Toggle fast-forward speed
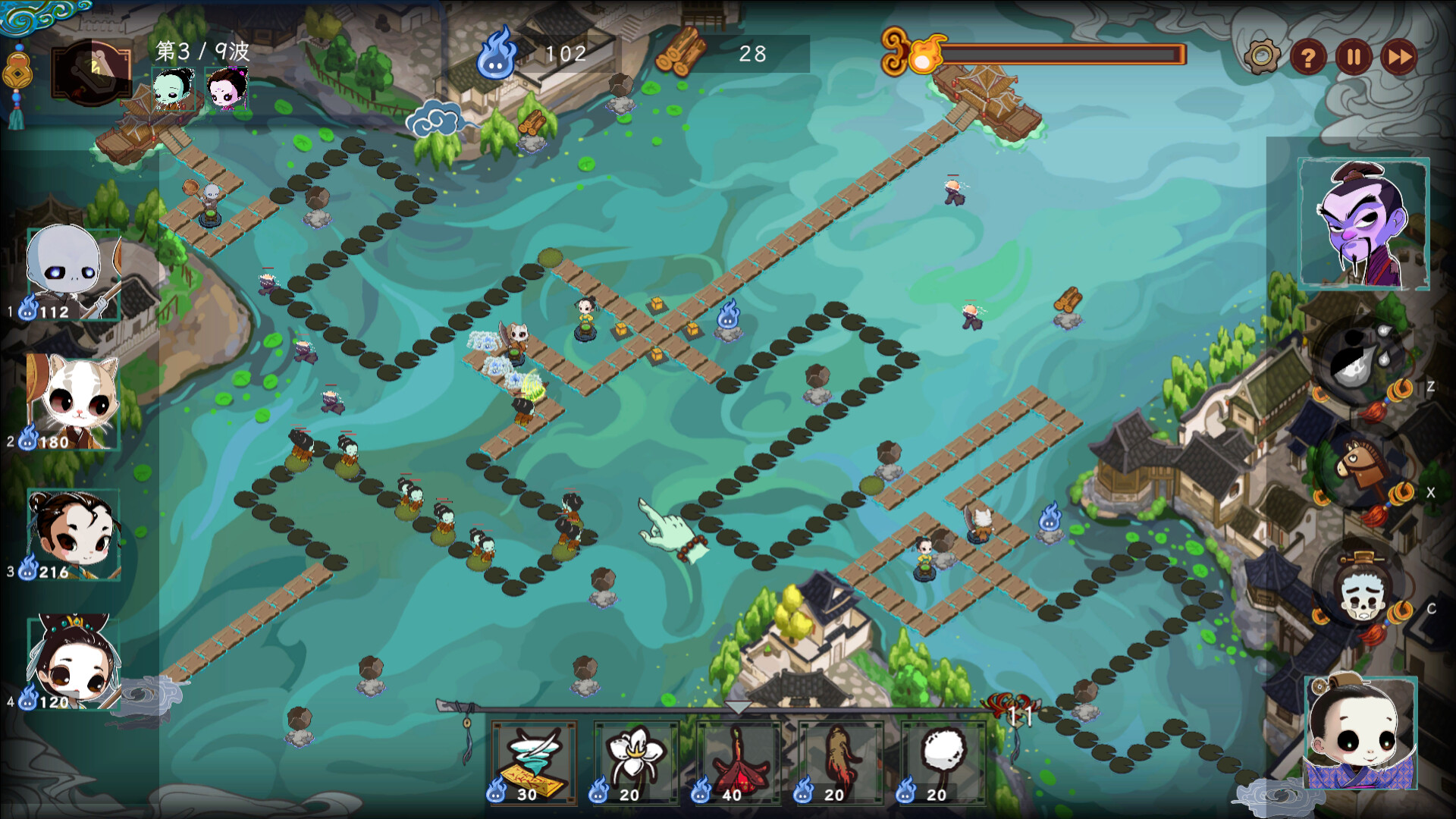Image resolution: width=1456 pixels, height=819 pixels. coord(1399,57)
